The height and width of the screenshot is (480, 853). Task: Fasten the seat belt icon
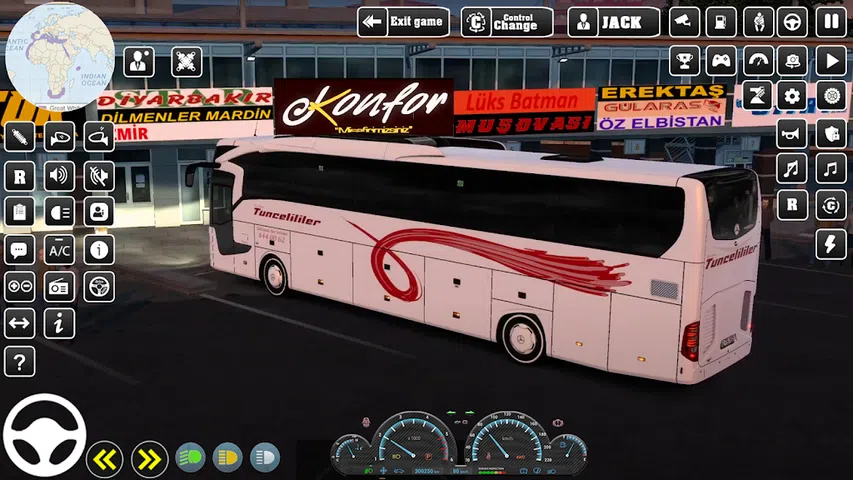click(757, 22)
